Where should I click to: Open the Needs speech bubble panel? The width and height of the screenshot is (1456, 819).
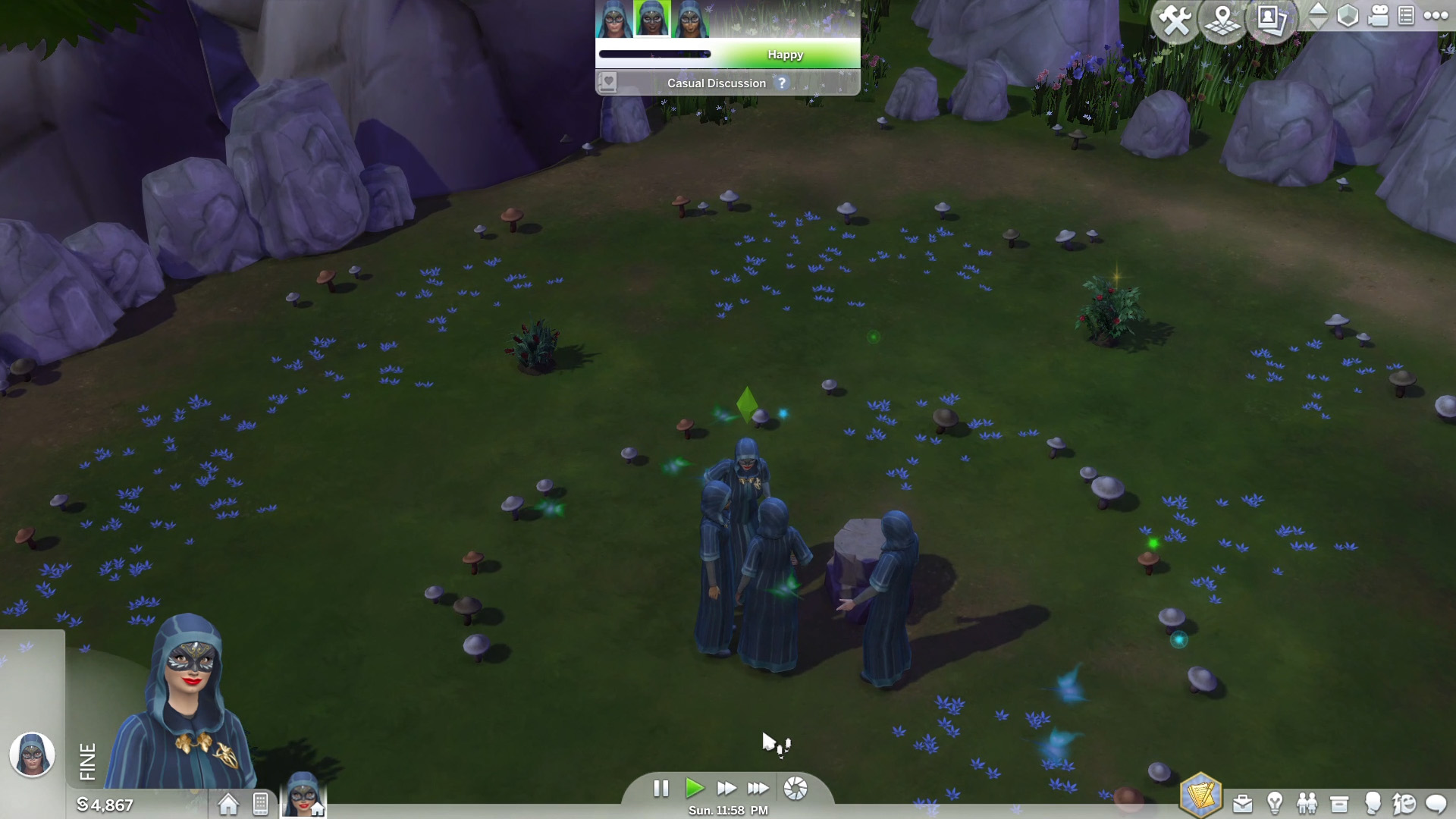pos(1436,803)
